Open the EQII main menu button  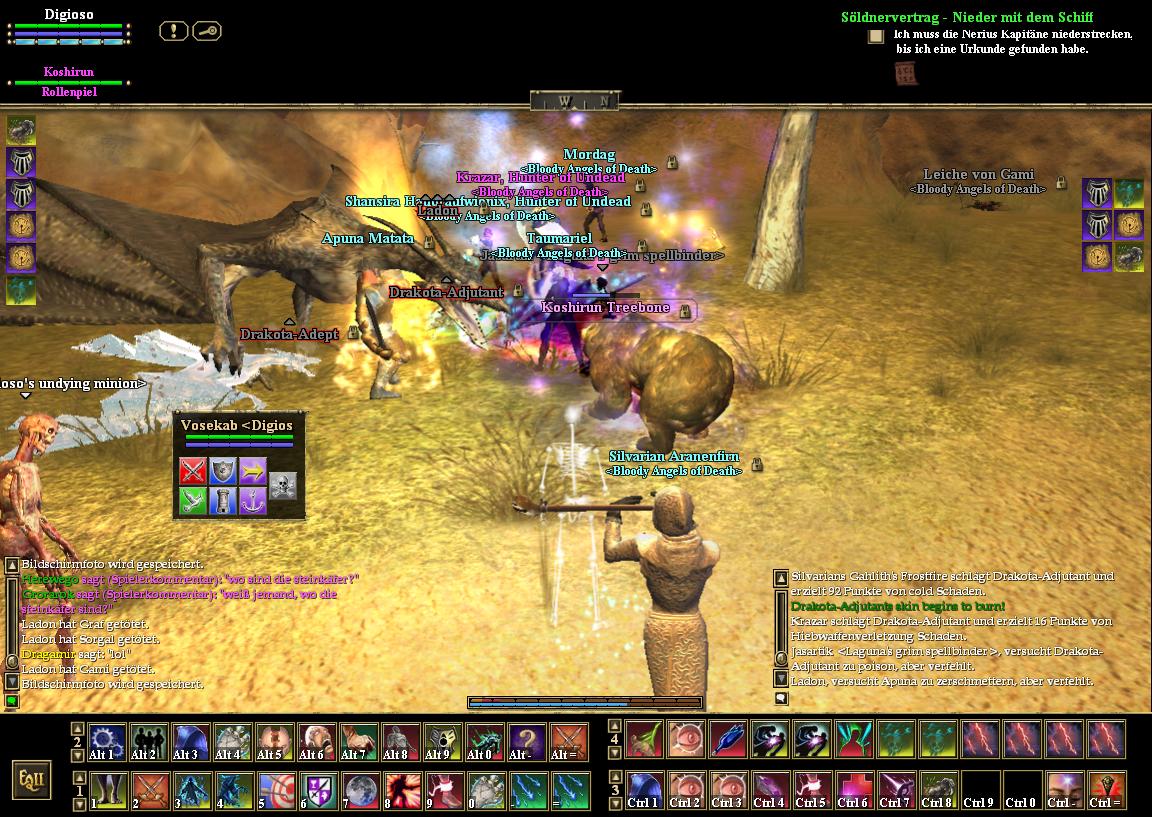31,778
